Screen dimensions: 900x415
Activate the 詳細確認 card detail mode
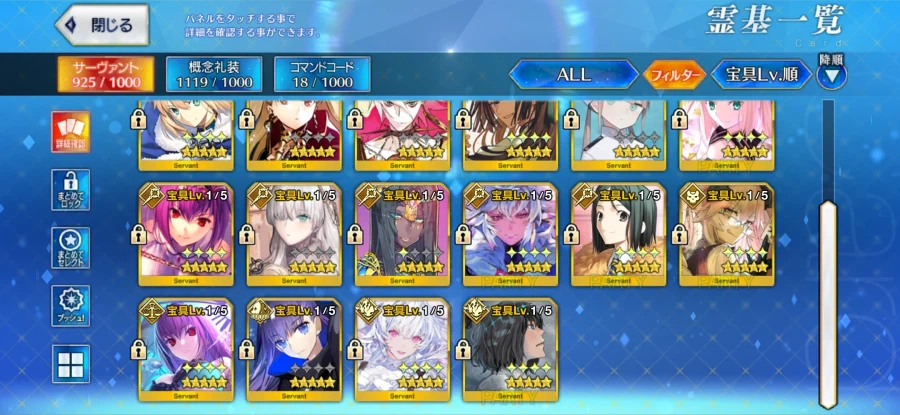pos(71,130)
